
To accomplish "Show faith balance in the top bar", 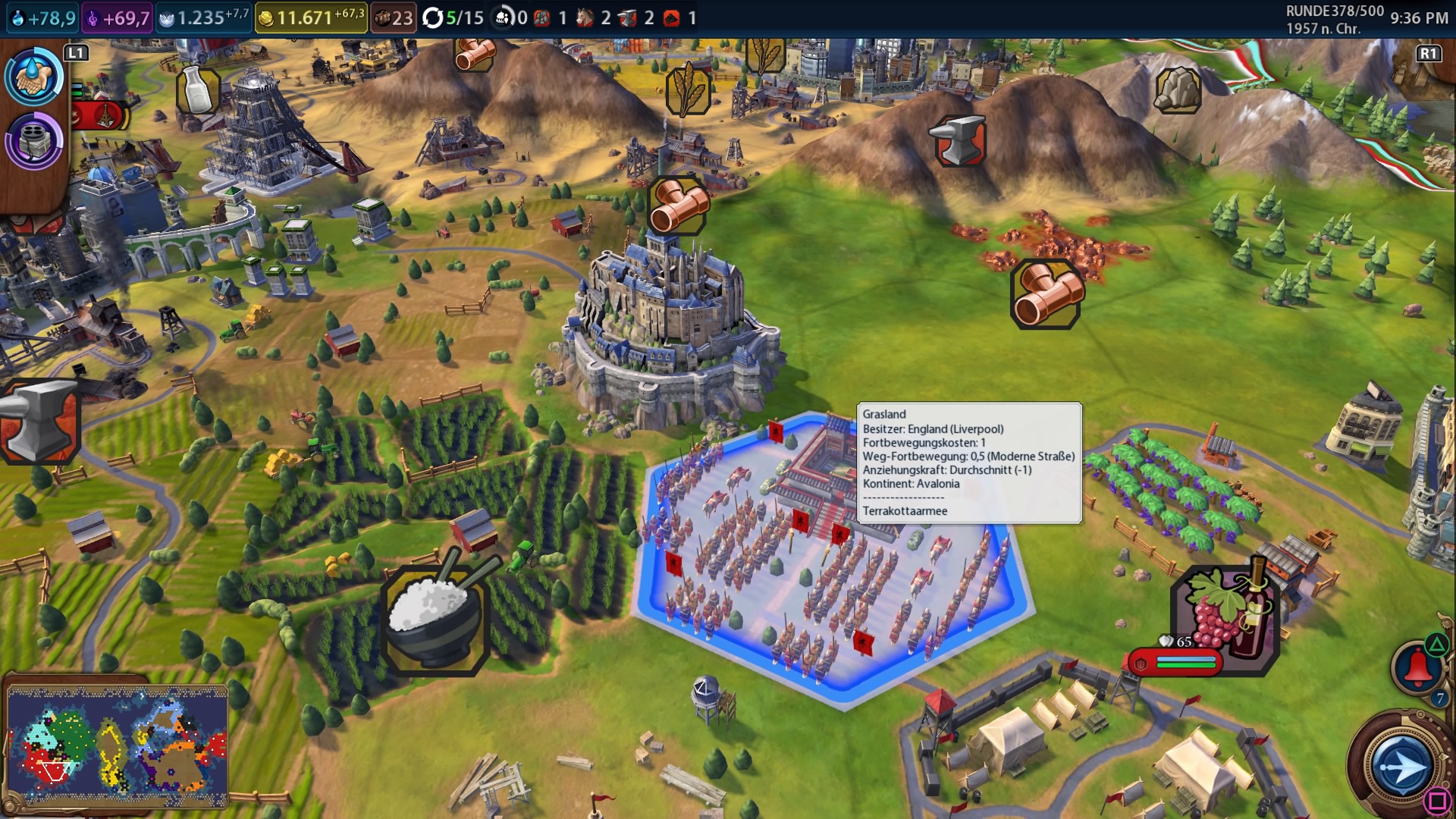I will 203,17.
